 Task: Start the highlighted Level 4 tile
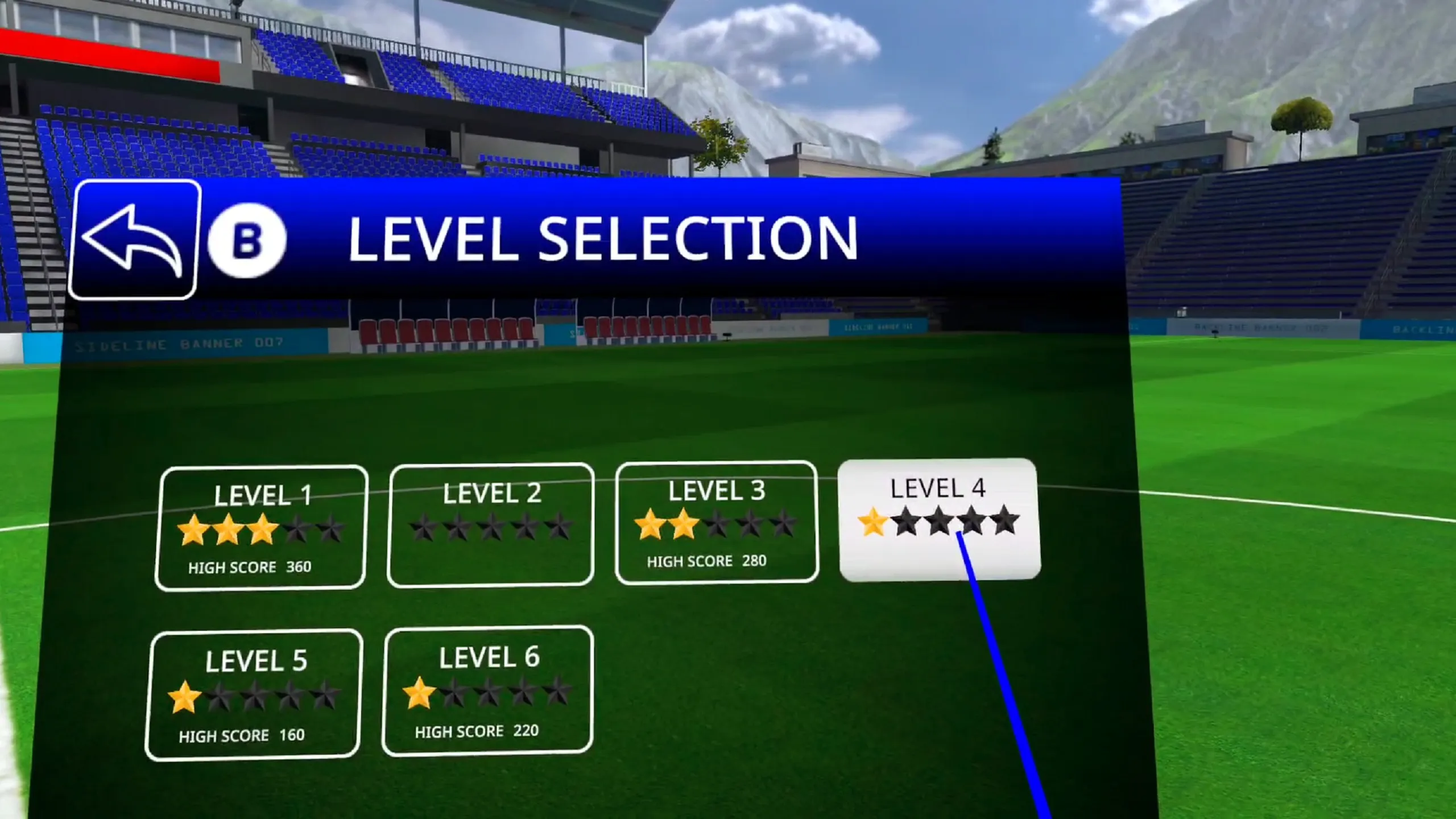coord(939,520)
